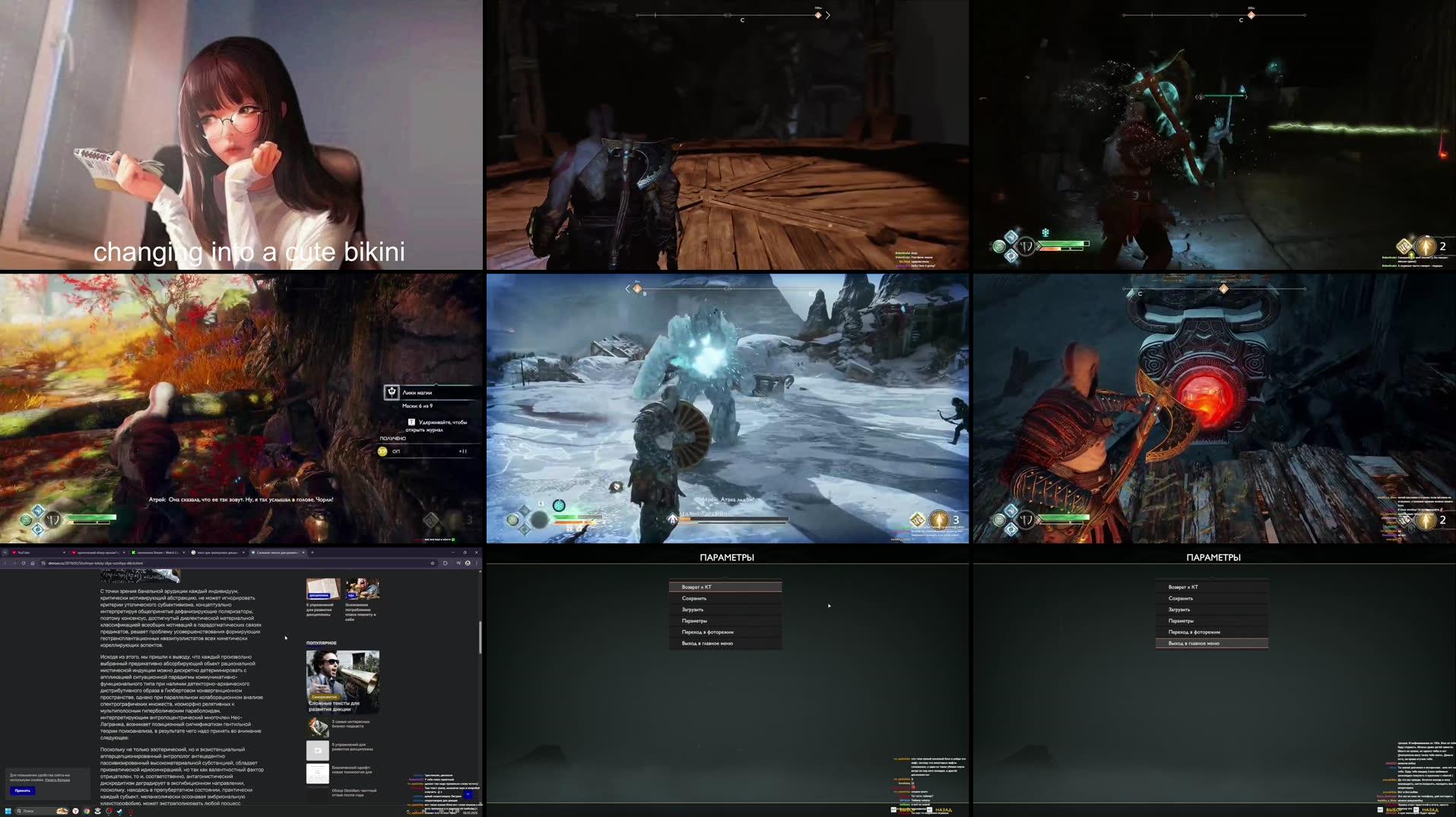Launch Telegram from the taskbar

pos(119,809)
